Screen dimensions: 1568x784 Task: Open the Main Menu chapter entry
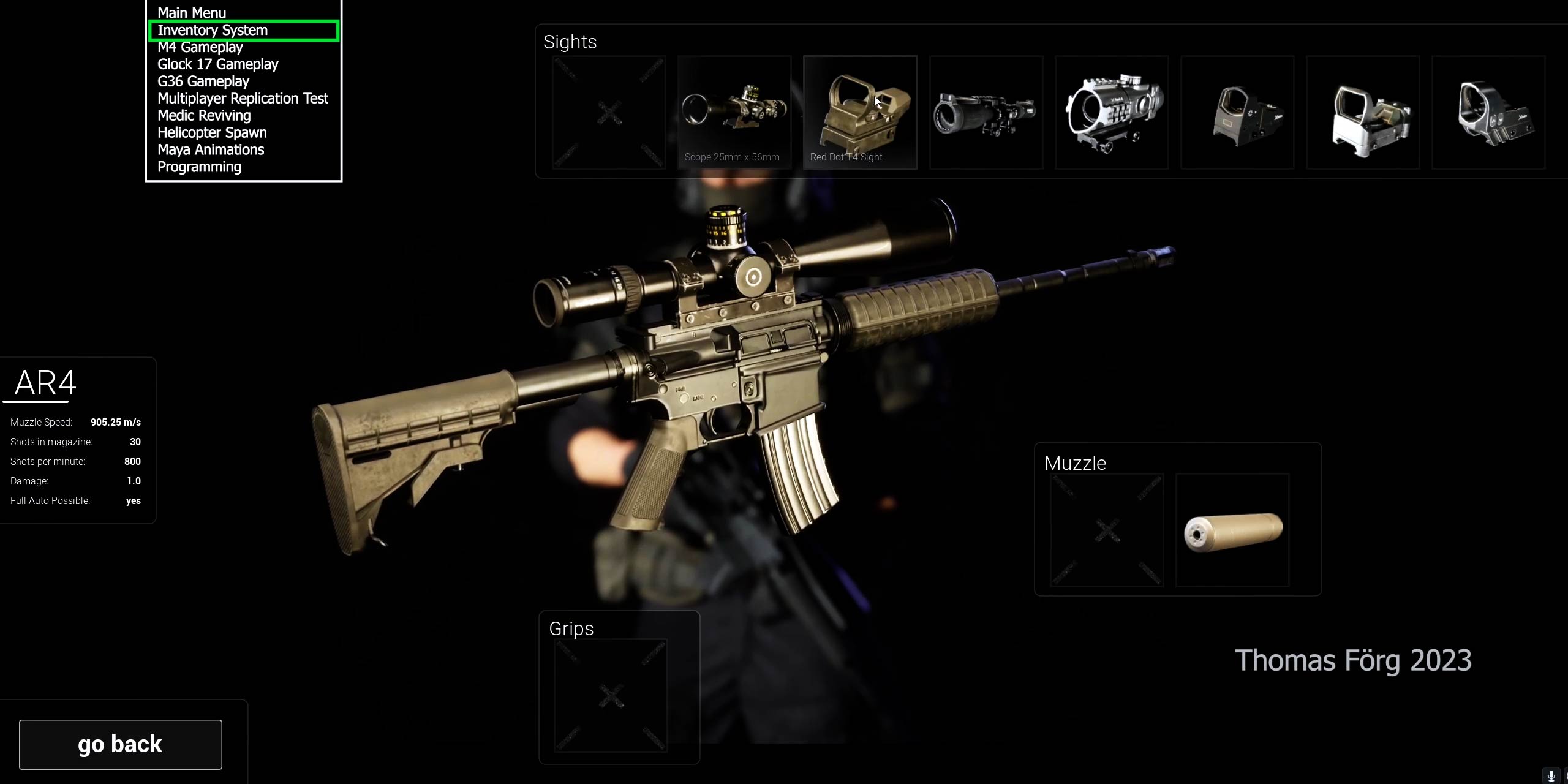192,13
